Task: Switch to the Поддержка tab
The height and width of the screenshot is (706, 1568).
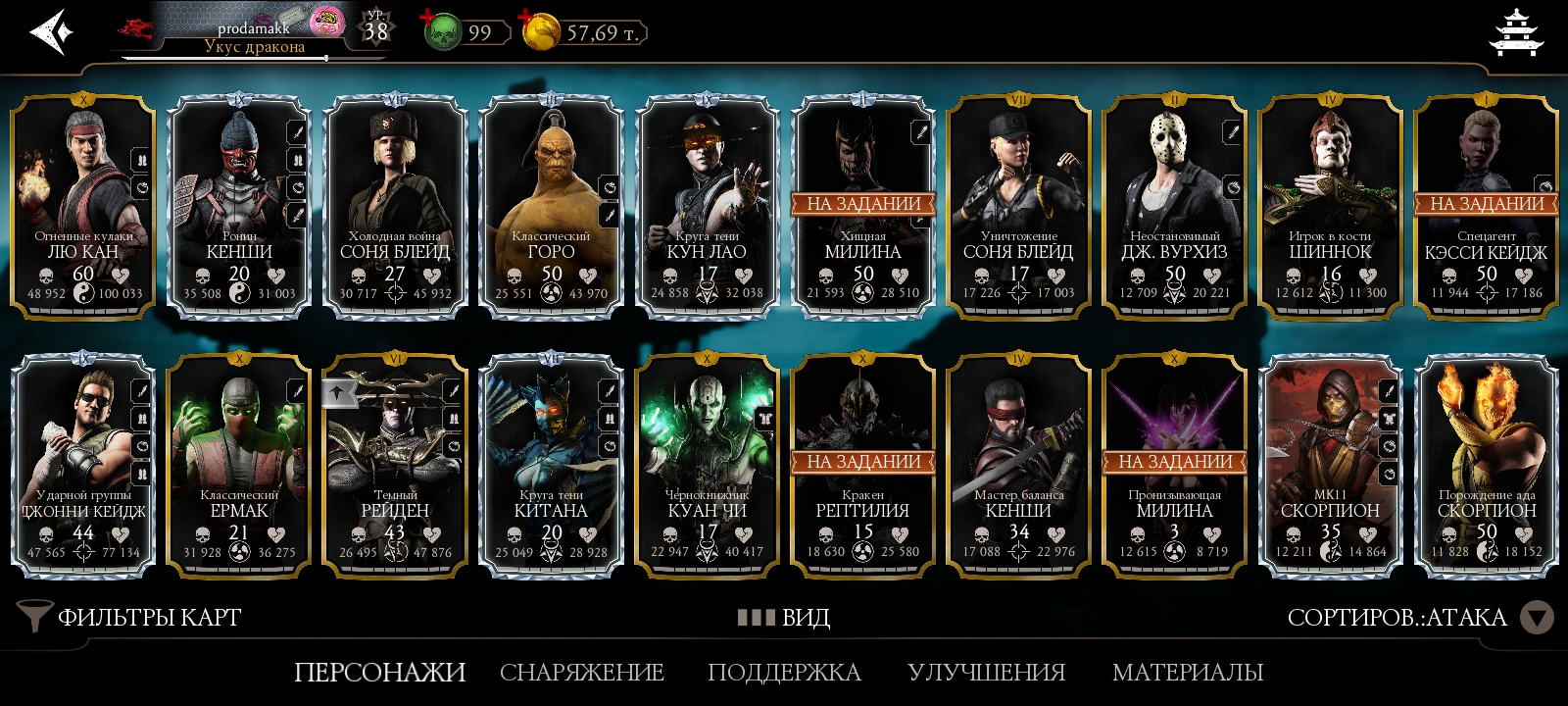Action: click(784, 672)
